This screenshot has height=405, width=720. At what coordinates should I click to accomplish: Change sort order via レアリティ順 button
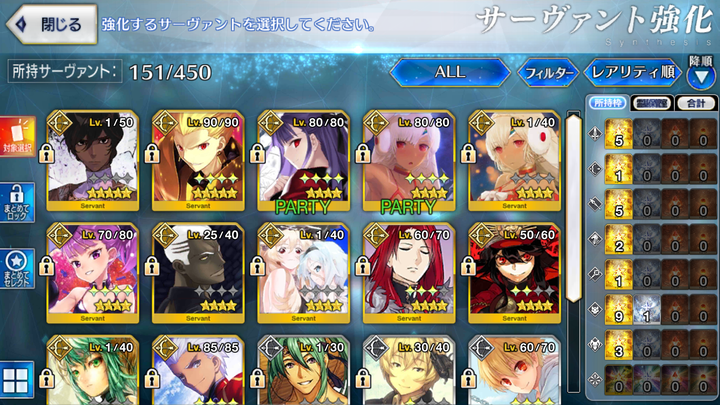point(632,72)
